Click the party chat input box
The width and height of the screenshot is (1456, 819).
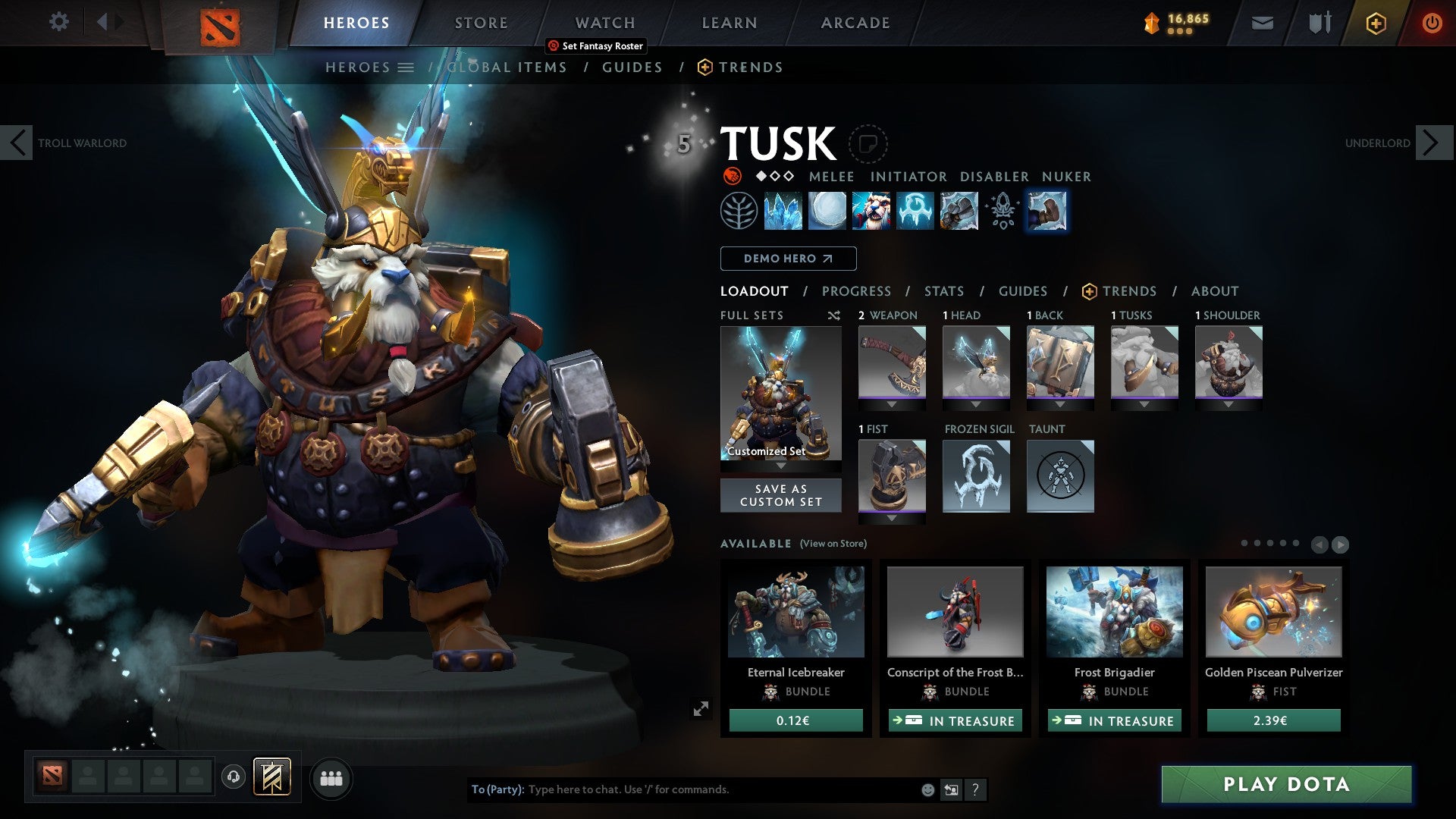click(720, 789)
